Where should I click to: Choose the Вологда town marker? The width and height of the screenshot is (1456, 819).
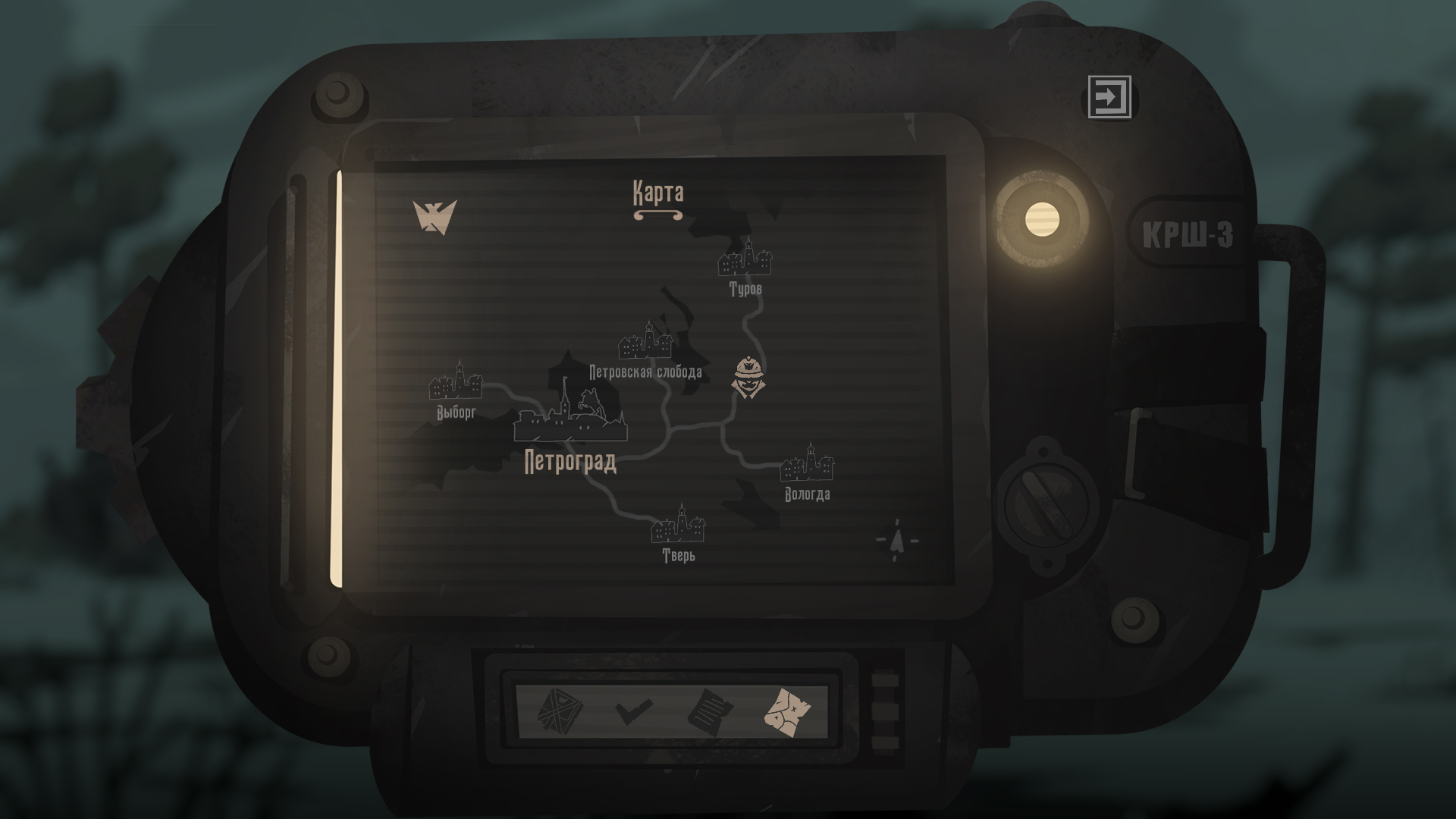tap(808, 463)
